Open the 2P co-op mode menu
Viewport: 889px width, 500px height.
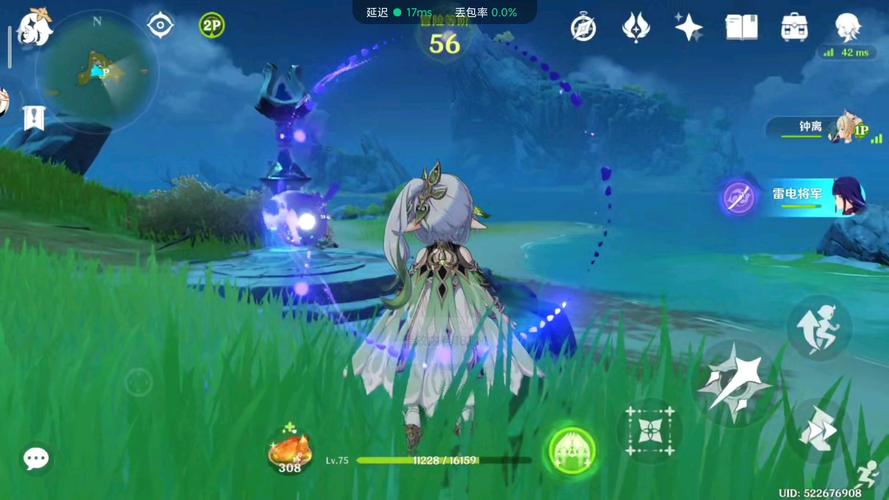[211, 26]
